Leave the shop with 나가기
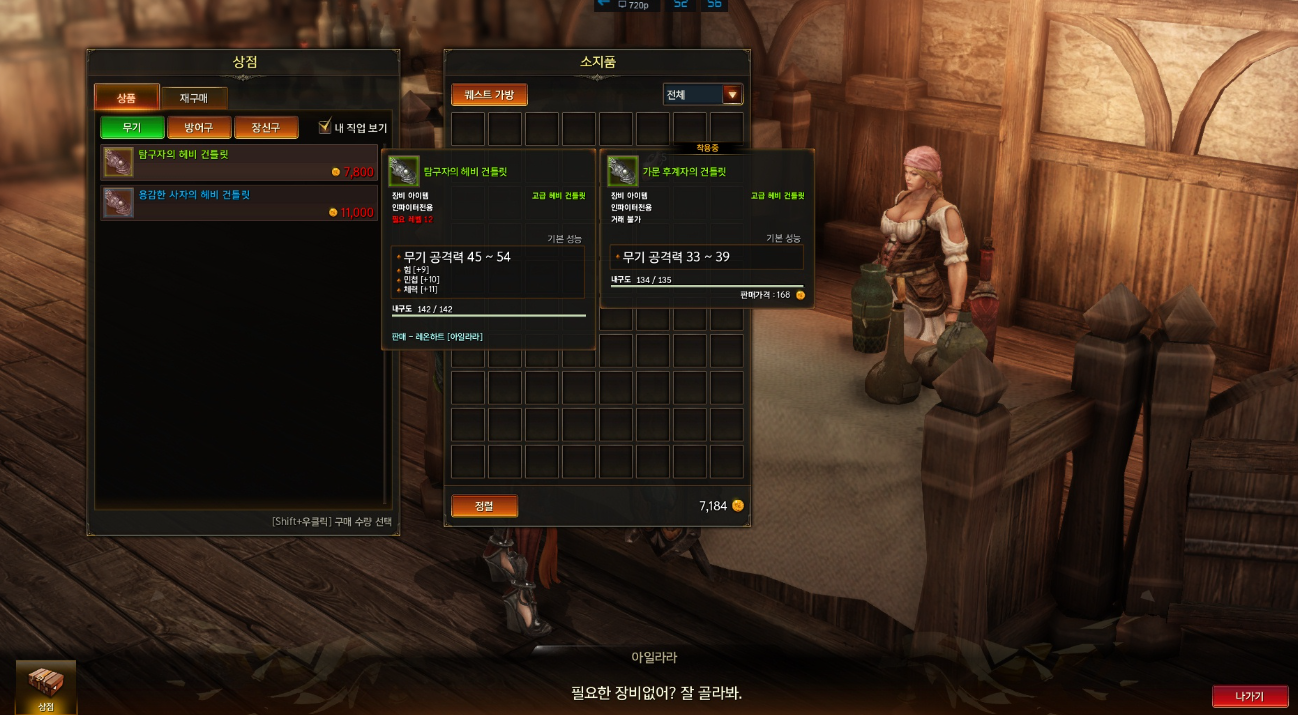 click(1249, 696)
